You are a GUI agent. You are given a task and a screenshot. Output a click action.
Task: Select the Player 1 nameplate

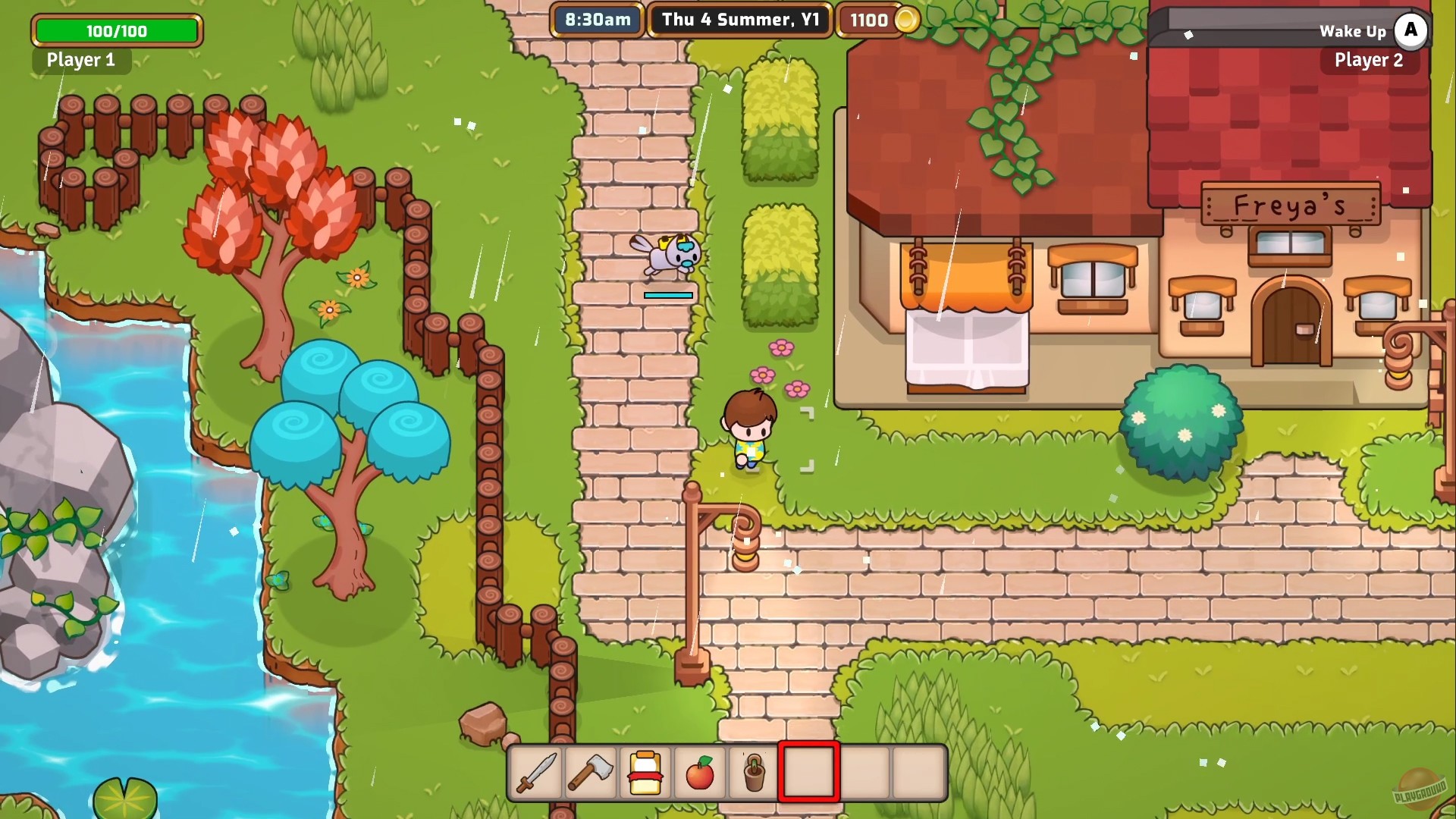[80, 61]
